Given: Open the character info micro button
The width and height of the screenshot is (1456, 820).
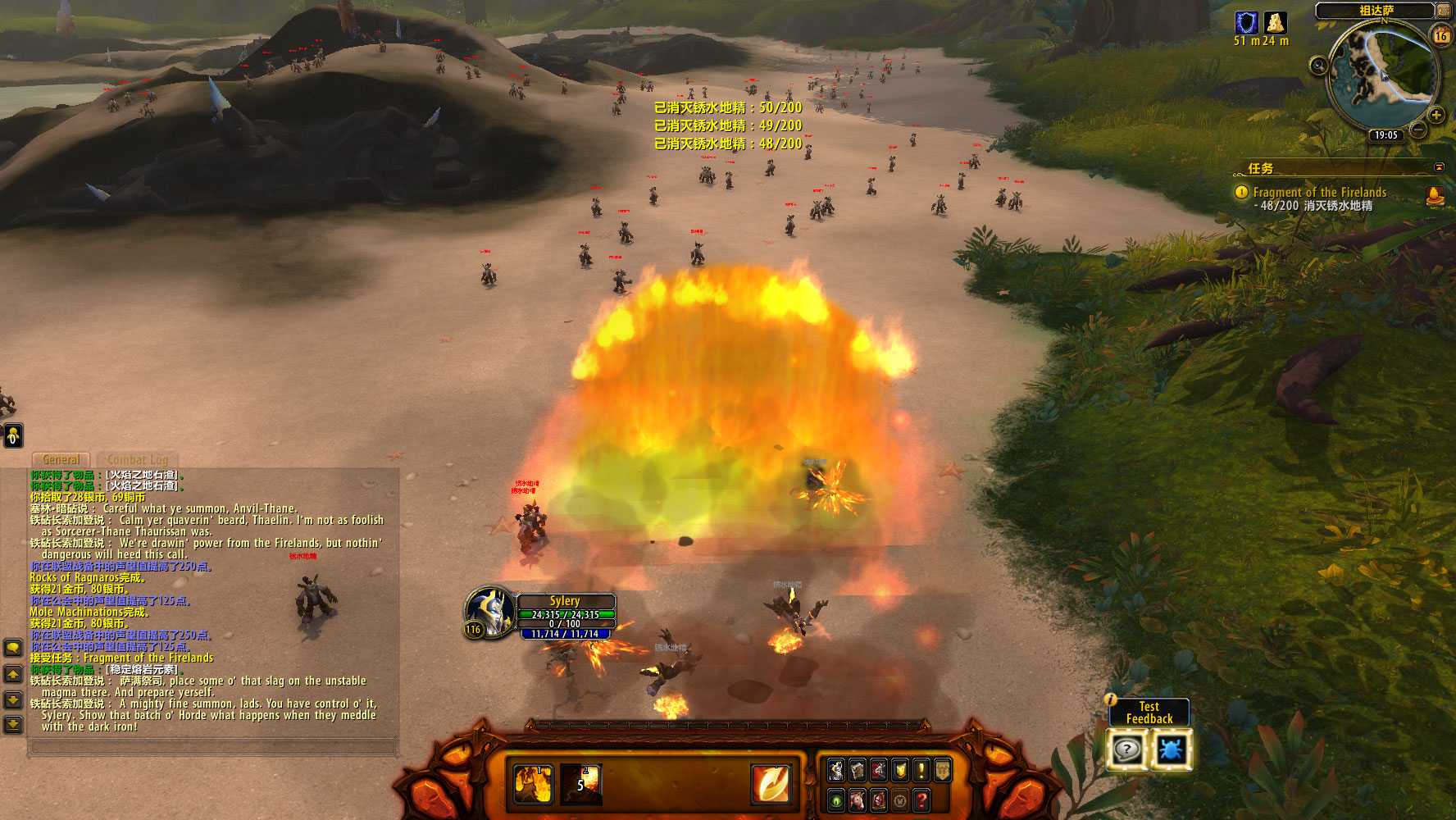Looking at the screenshot, I should (835, 770).
